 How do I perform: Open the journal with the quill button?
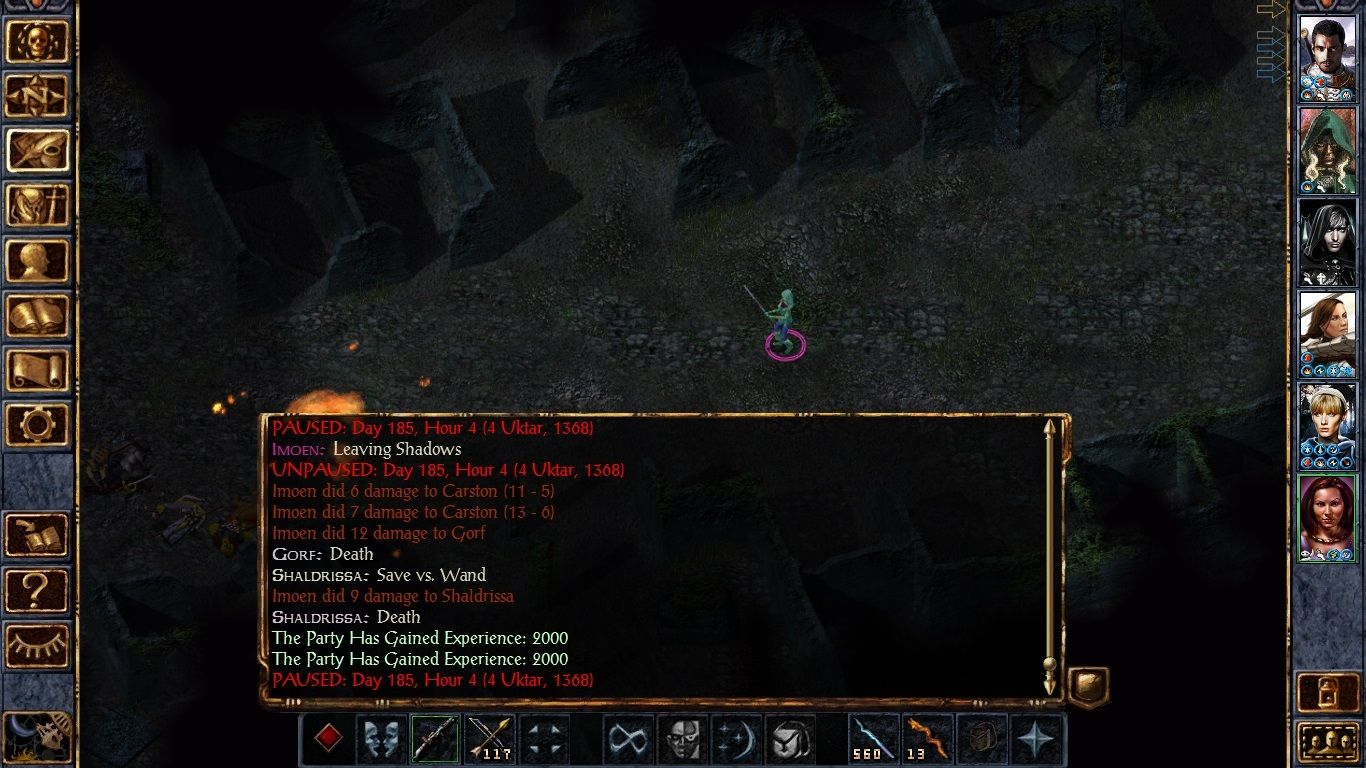pyautogui.click(x=38, y=151)
